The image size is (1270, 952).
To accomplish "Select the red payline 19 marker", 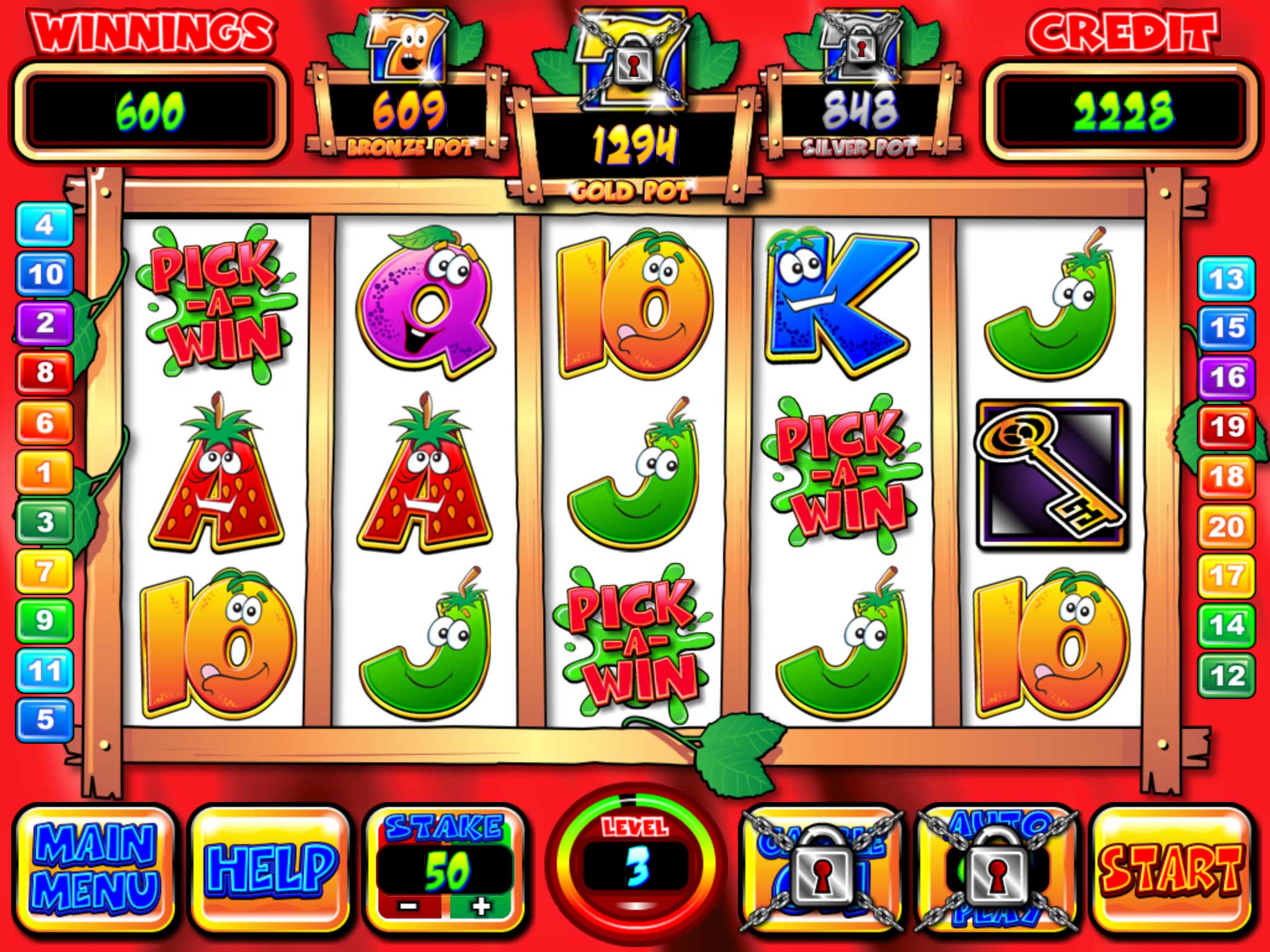I will 1227,427.
